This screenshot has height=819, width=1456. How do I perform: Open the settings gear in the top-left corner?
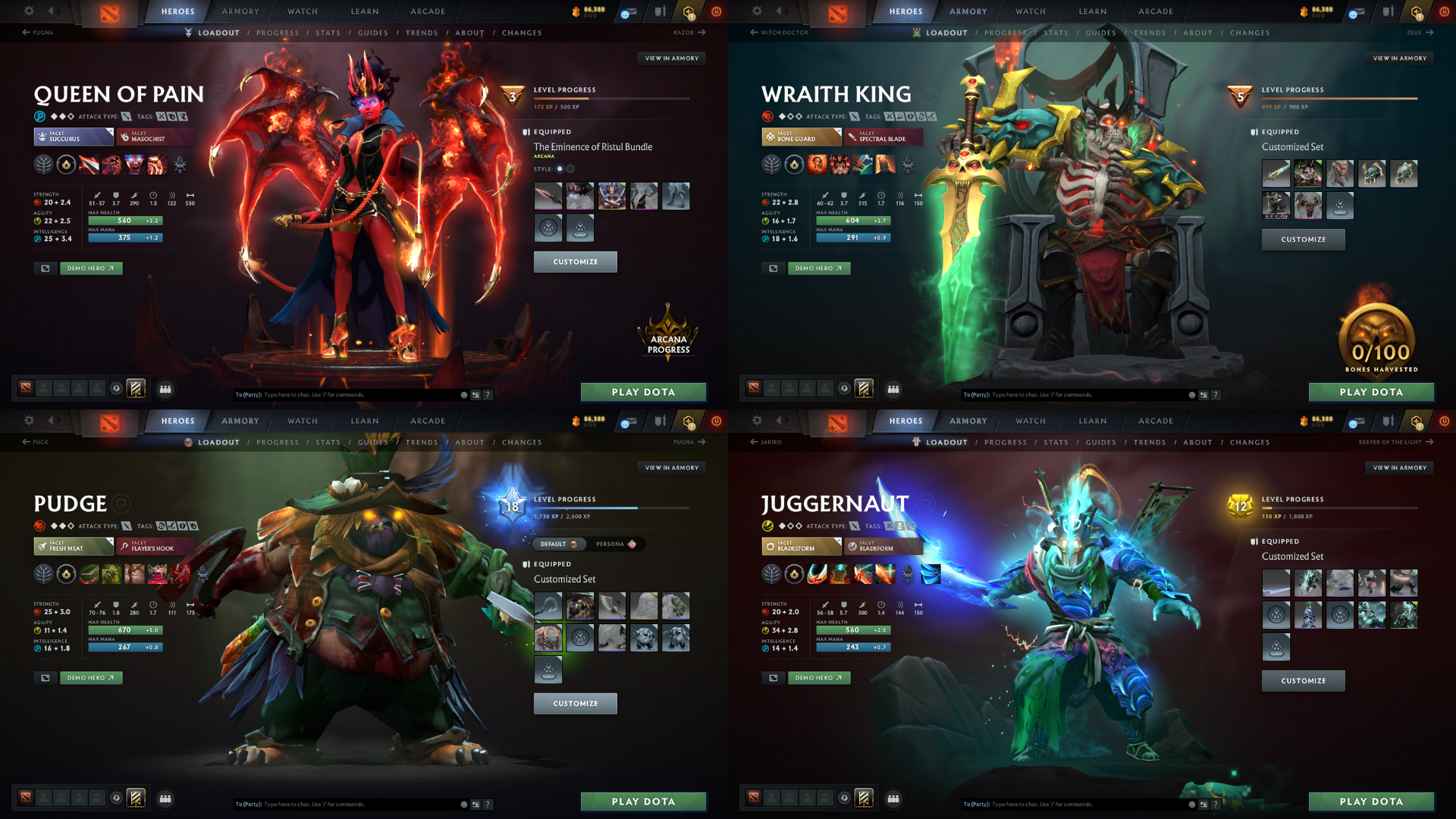29,11
